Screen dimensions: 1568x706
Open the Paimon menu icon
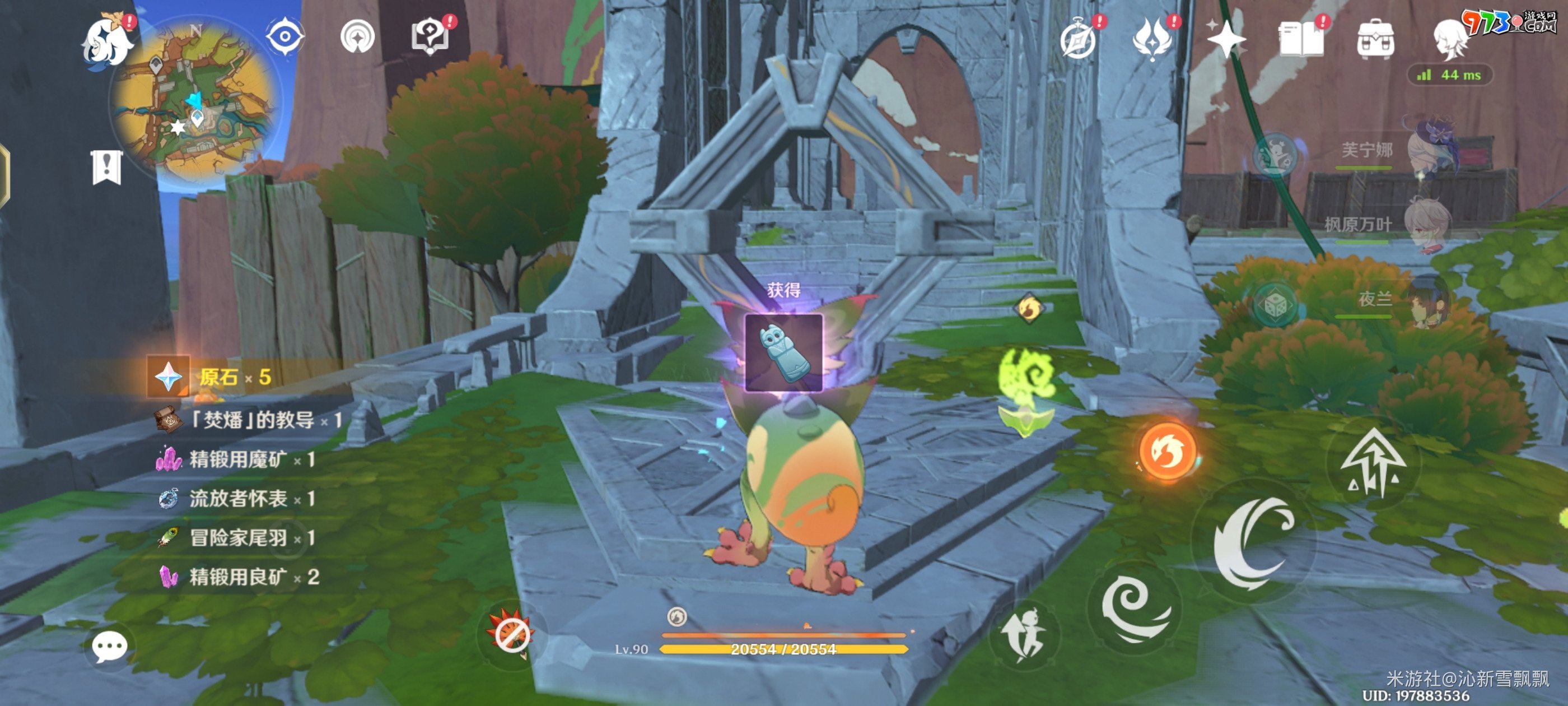pos(107,40)
